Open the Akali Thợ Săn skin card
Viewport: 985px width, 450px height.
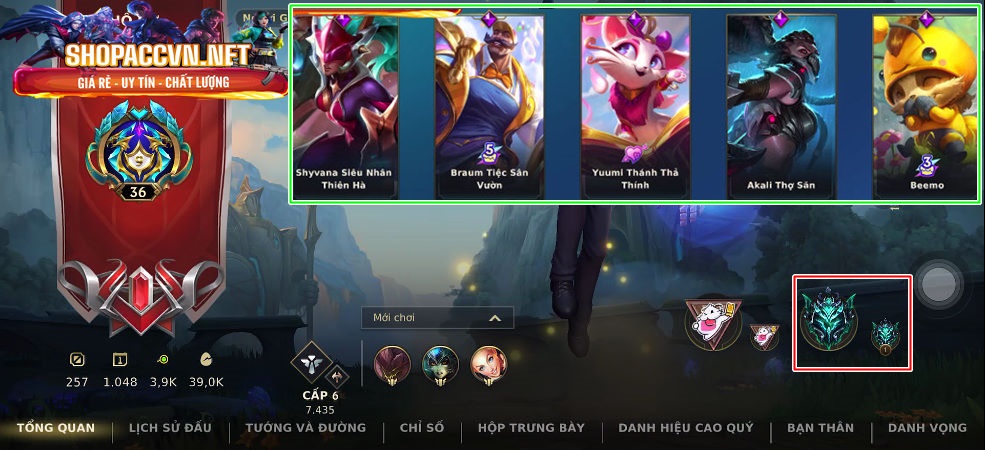pos(781,105)
